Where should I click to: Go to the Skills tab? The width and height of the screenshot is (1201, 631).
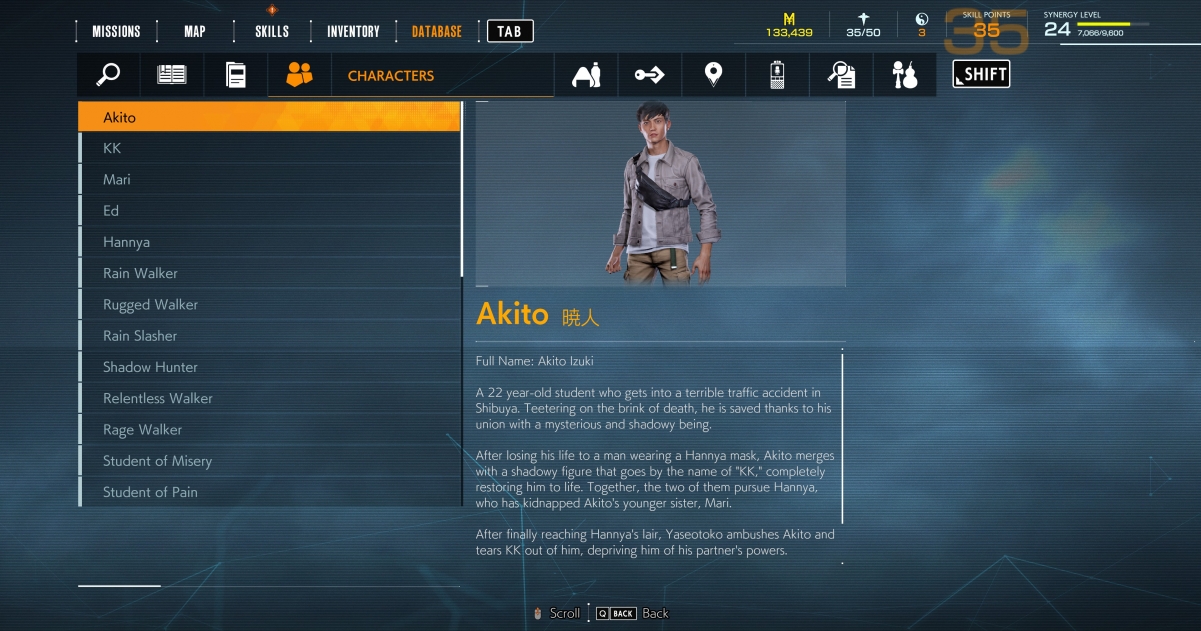click(x=272, y=31)
